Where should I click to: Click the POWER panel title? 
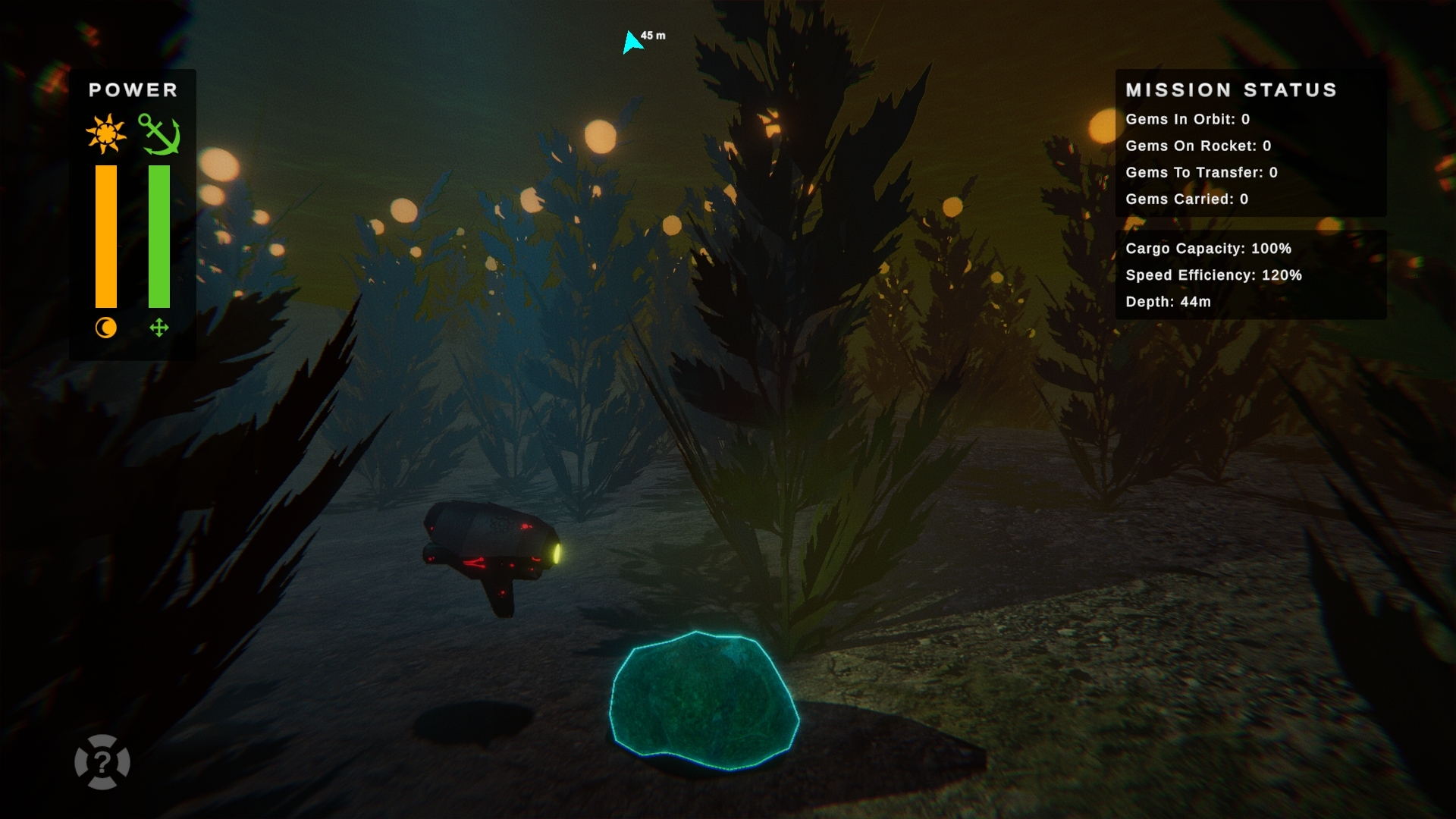pyautogui.click(x=133, y=89)
